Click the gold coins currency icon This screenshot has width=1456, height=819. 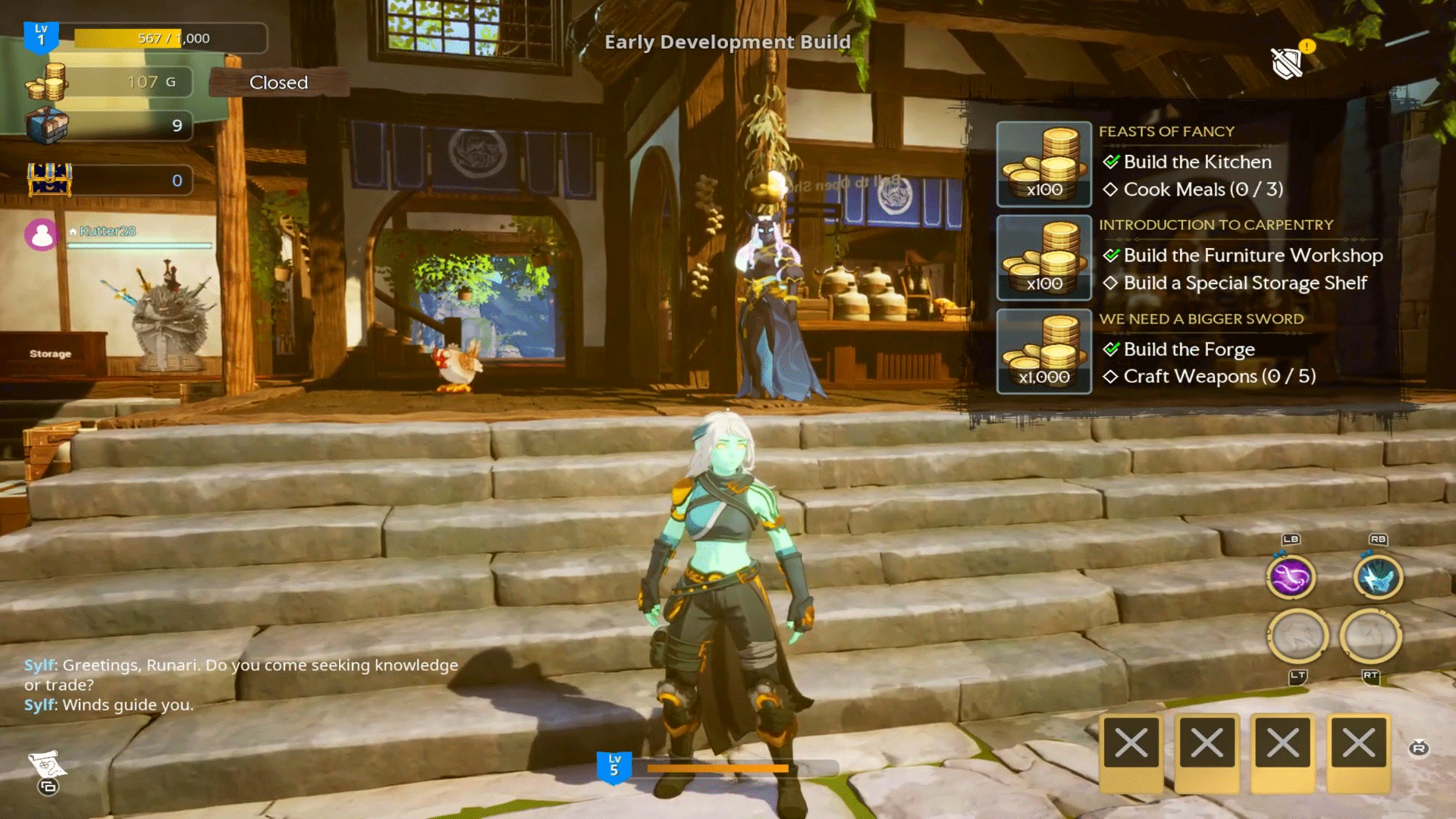47,82
